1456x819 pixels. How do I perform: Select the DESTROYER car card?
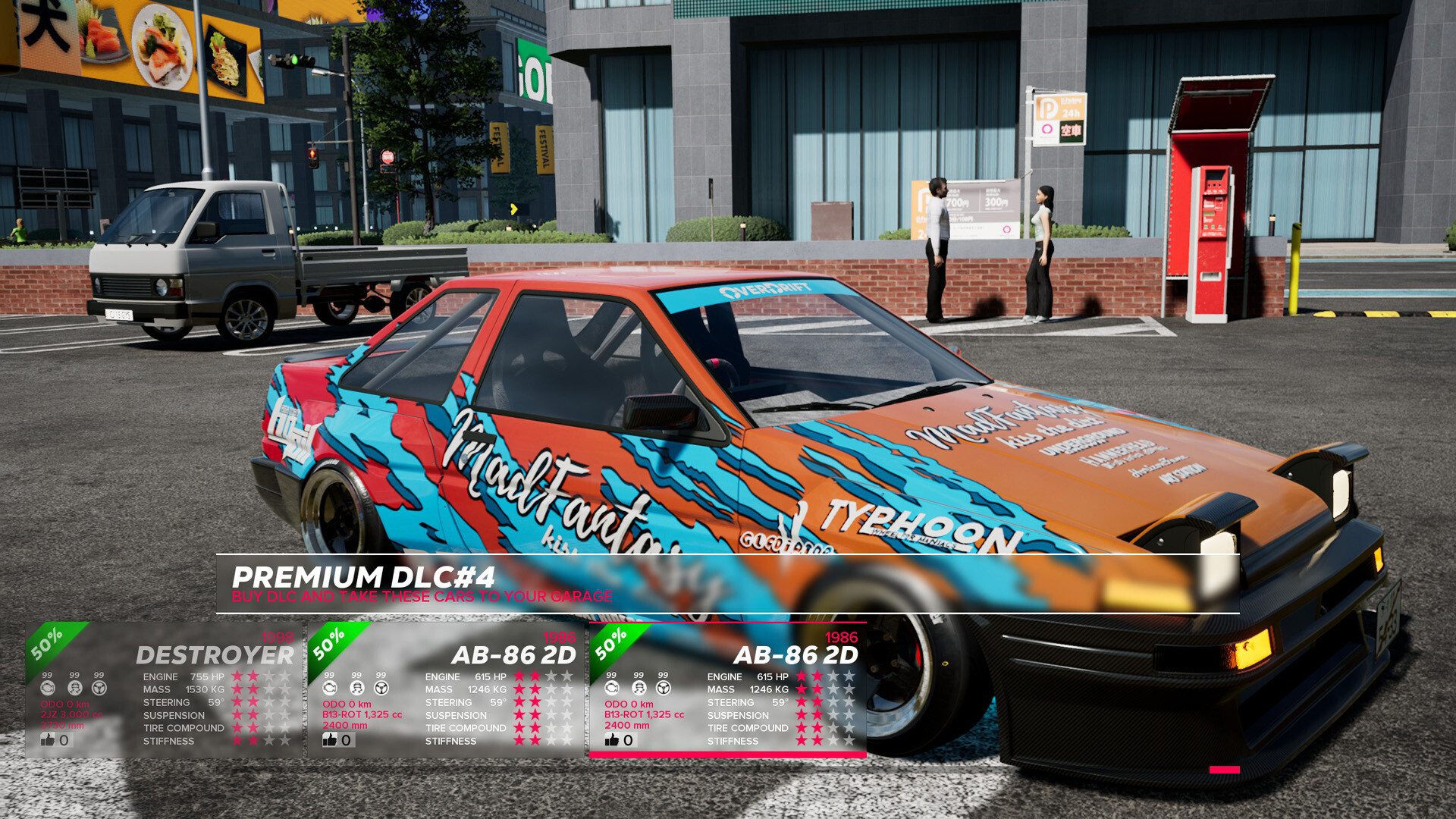coord(215,654)
